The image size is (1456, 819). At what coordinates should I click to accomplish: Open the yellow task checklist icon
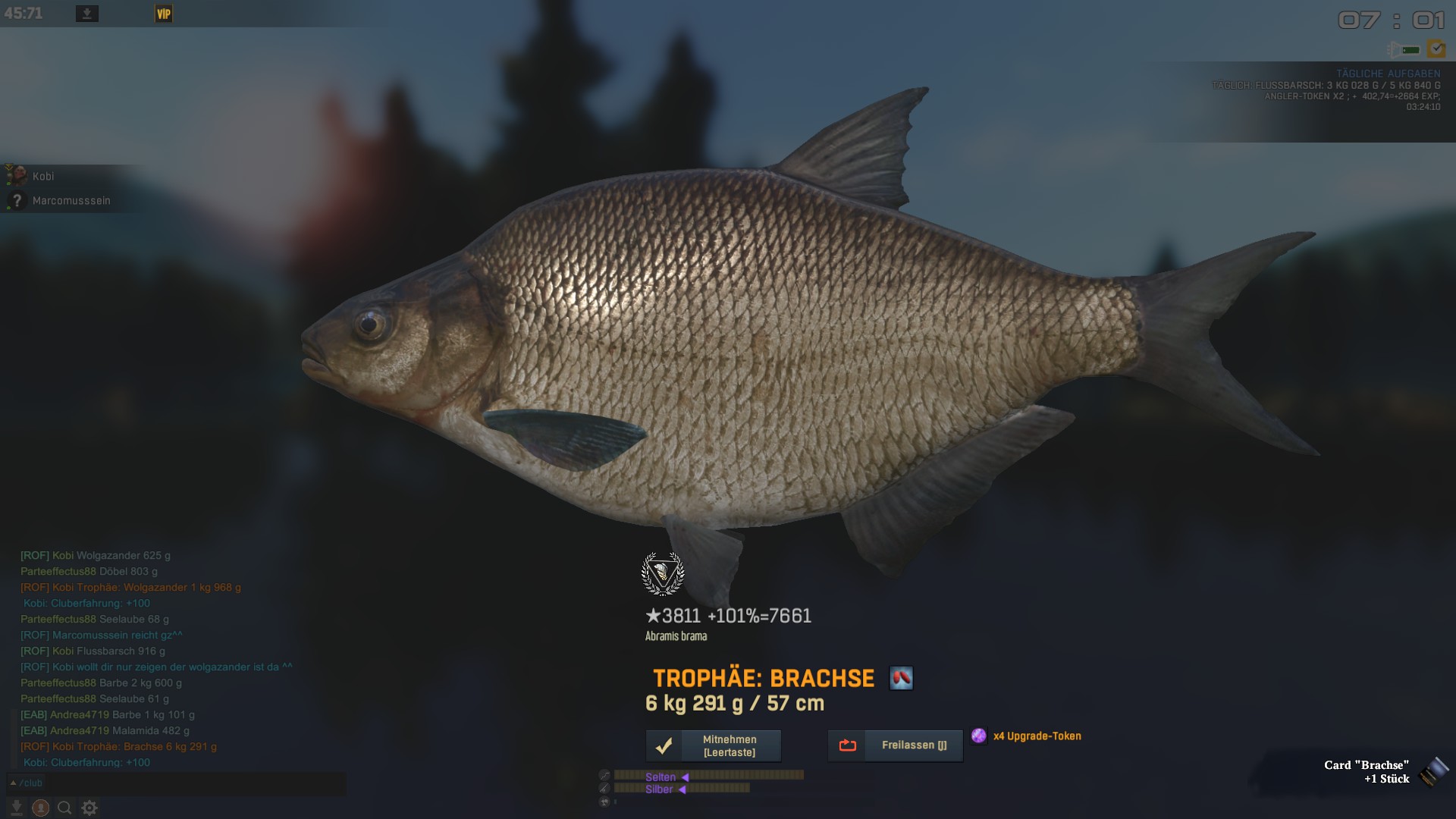tap(1436, 49)
